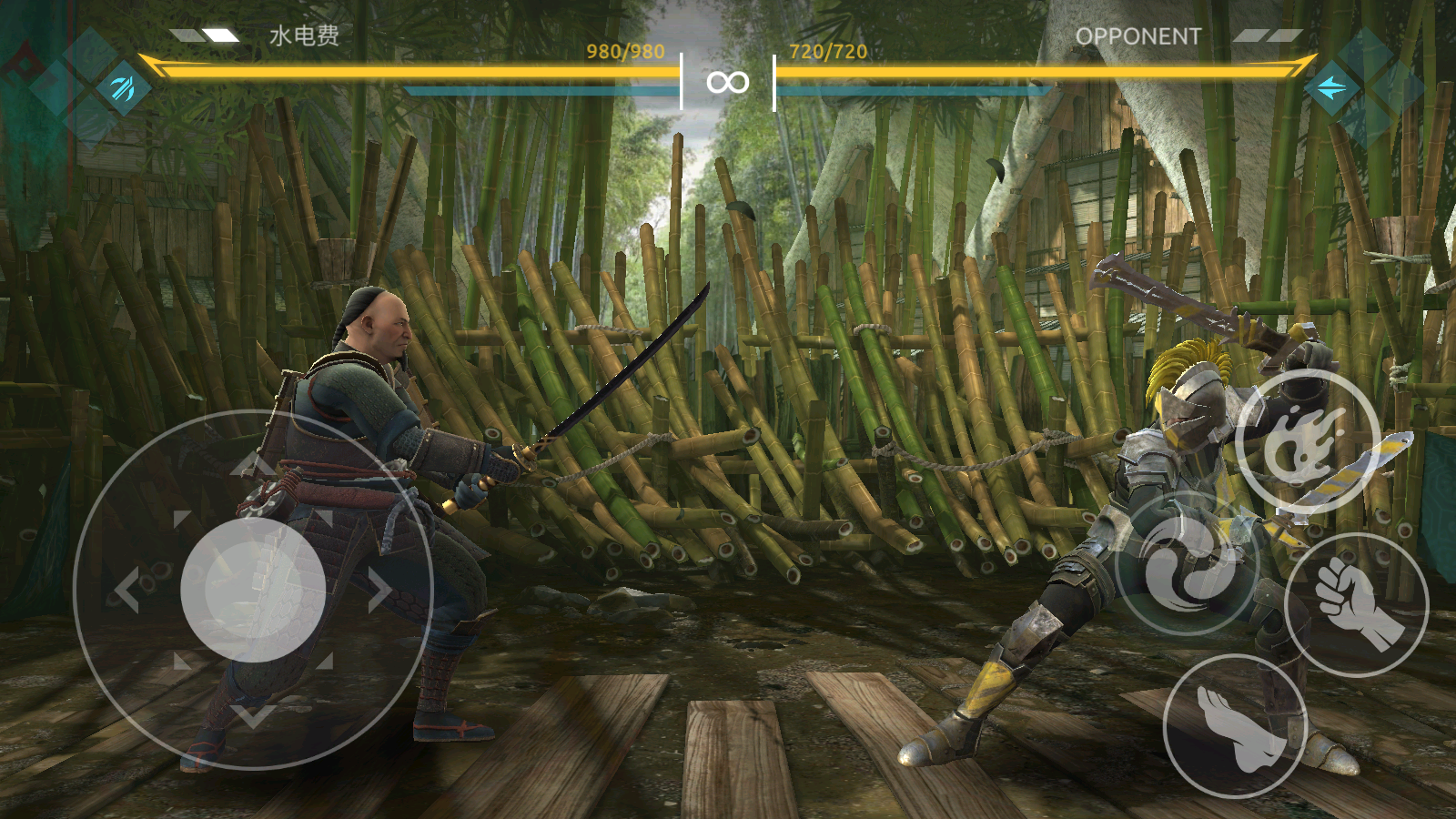Tap the fist punch attack button
1456x819 pixels.
coord(1356,604)
